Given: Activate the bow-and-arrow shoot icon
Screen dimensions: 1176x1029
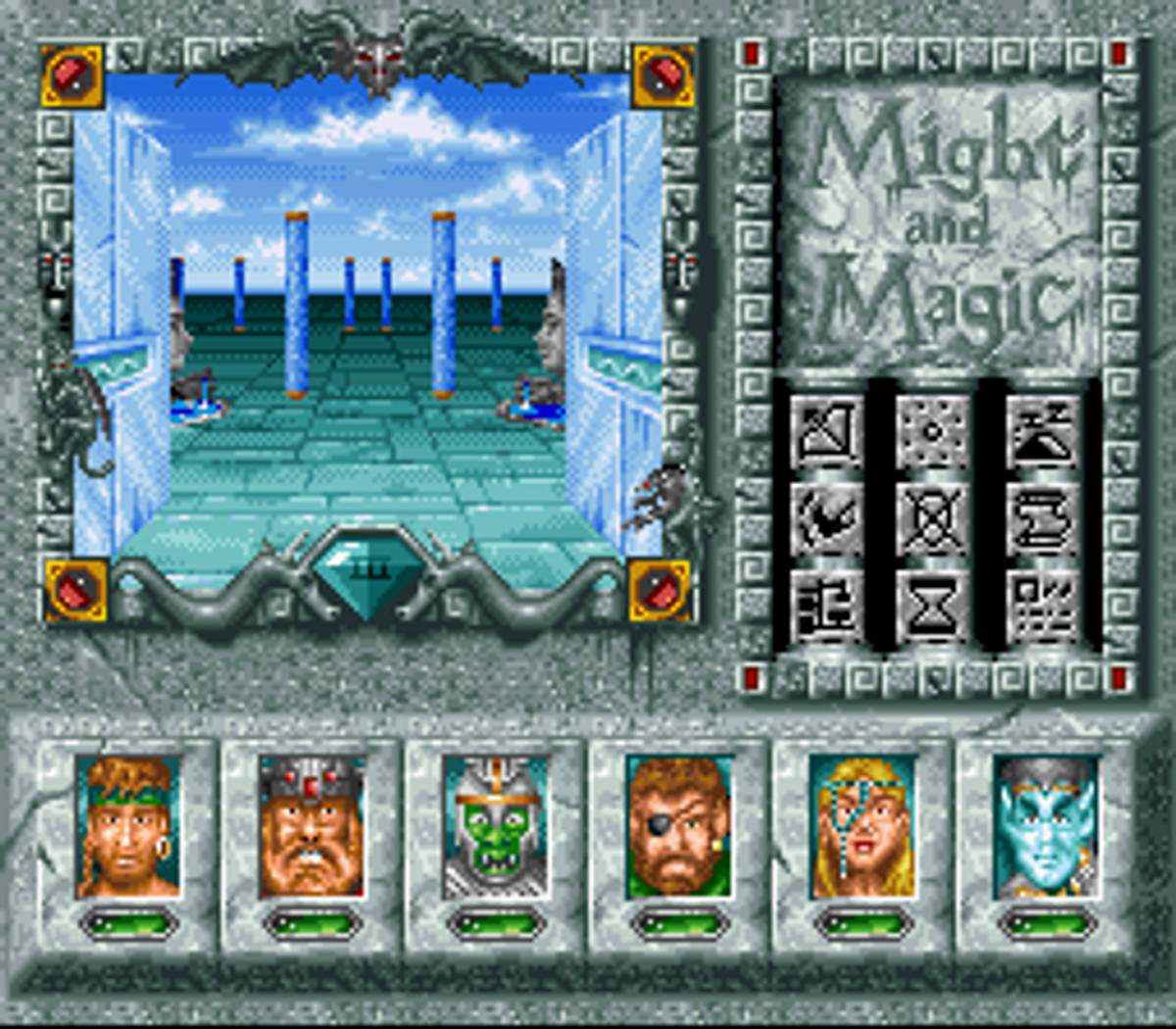Looking at the screenshot, I should pos(826,432).
